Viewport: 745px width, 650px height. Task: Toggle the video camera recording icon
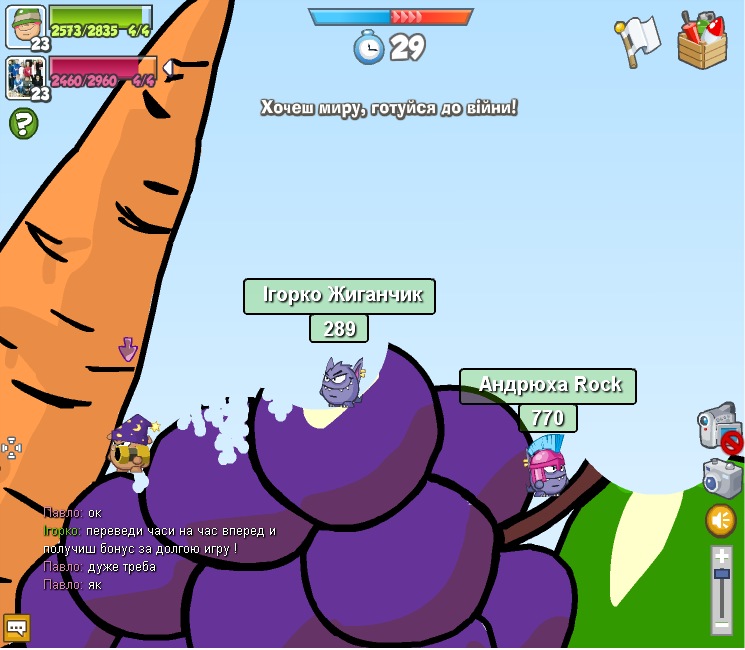click(x=719, y=427)
